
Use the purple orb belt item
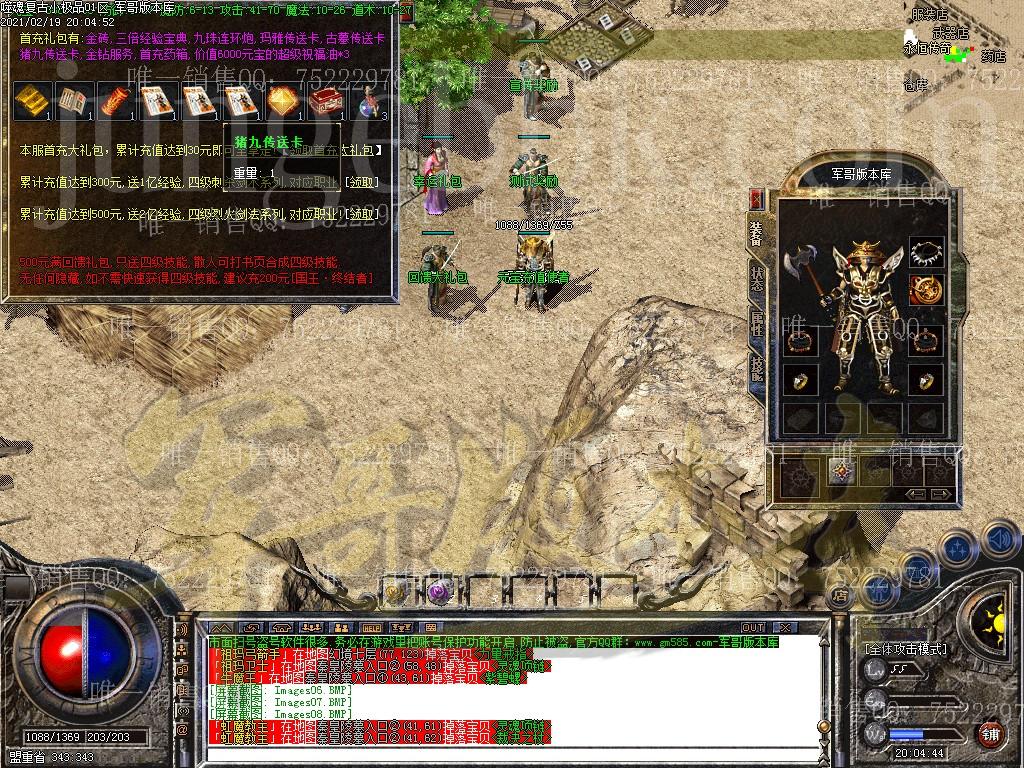(437, 592)
